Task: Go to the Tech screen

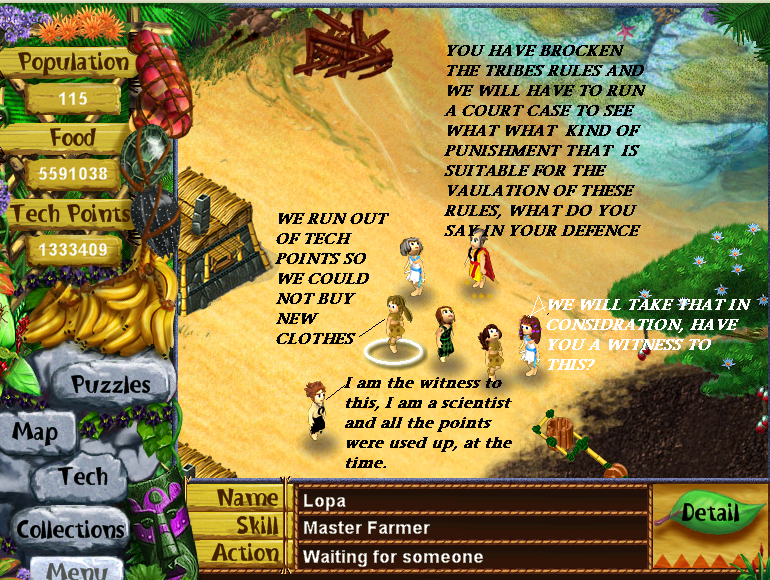Action: 83,476
